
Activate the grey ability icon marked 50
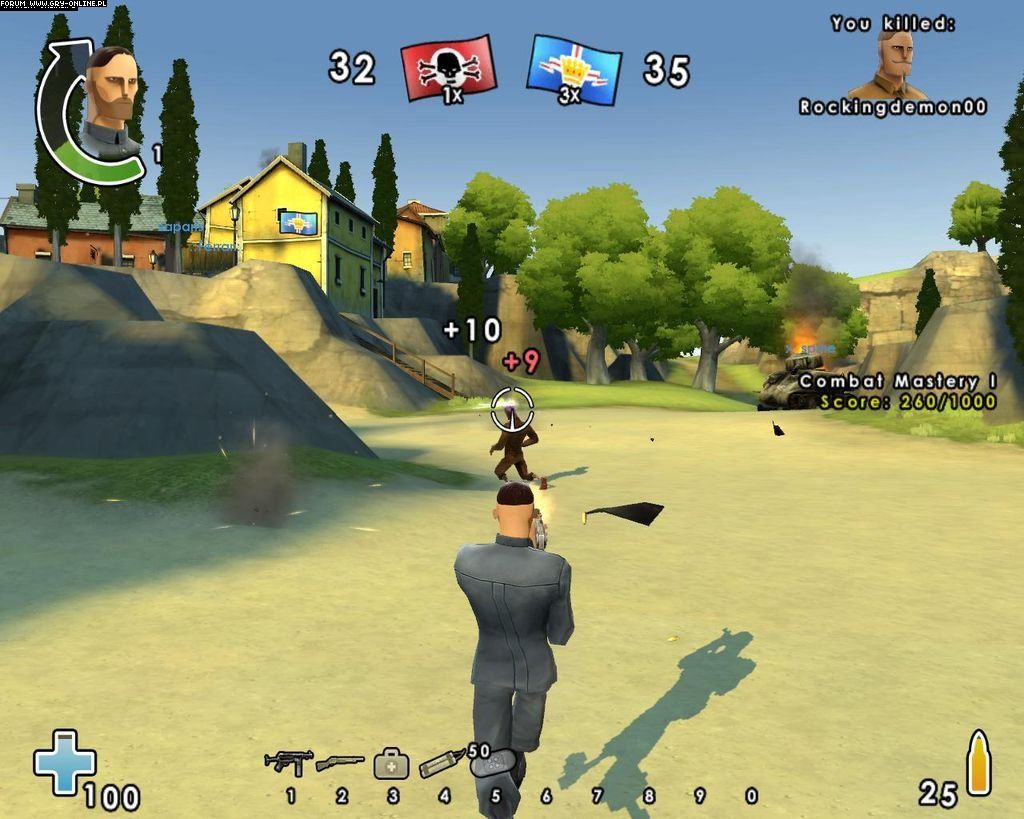tap(492, 763)
